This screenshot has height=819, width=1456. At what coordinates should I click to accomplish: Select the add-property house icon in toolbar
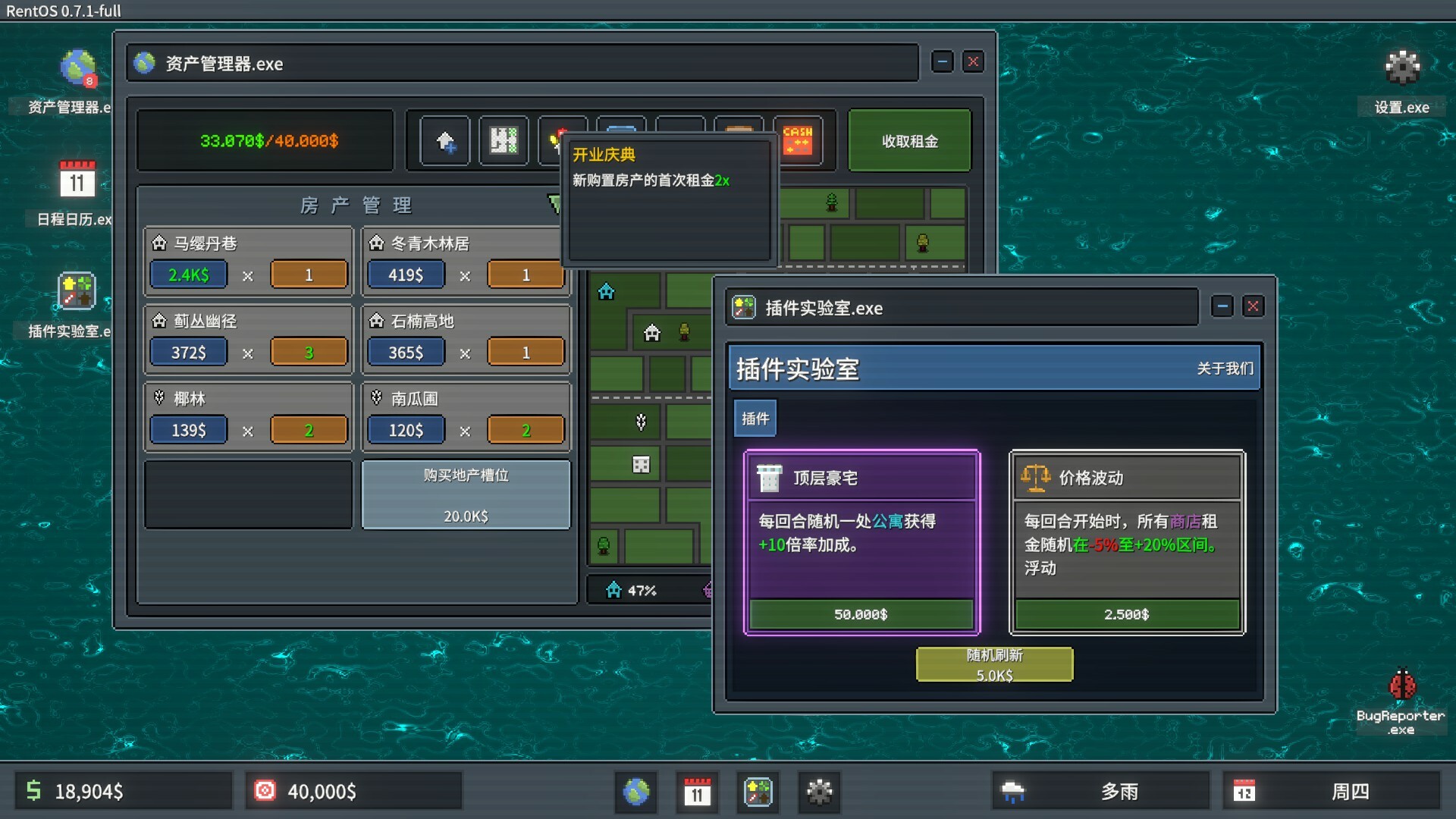(445, 140)
